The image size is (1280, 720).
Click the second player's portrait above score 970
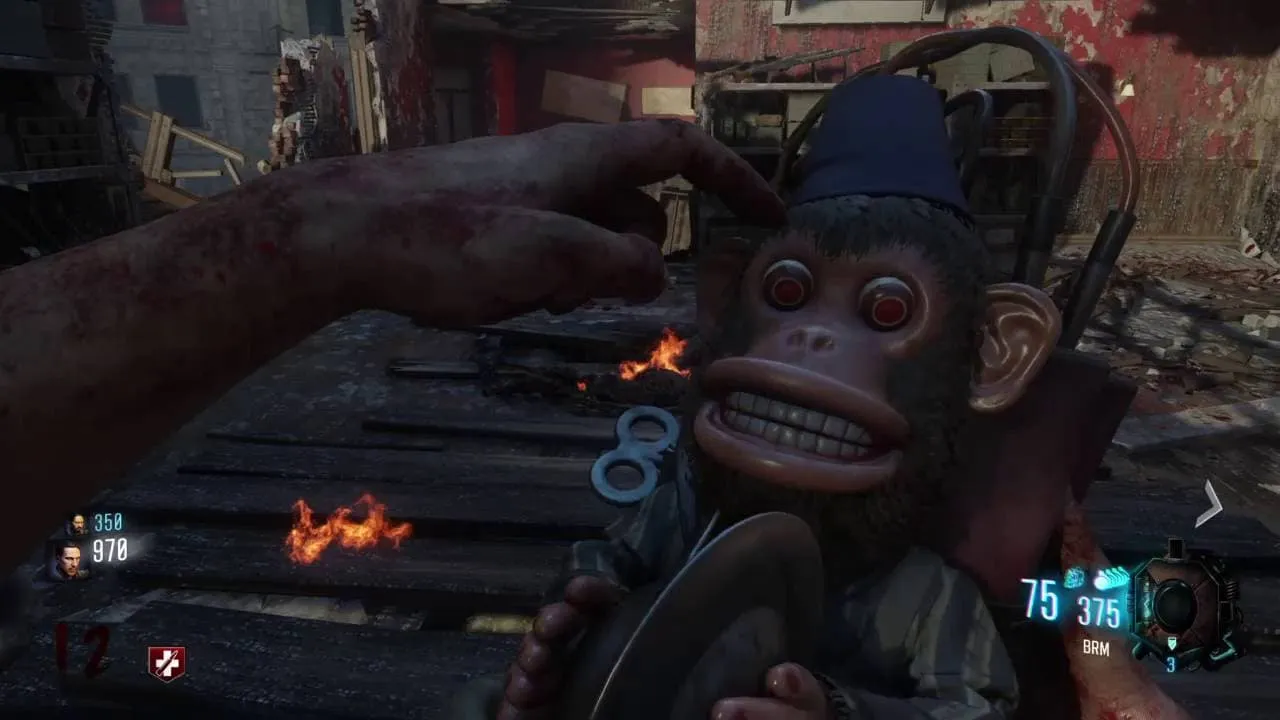pyautogui.click(x=70, y=560)
